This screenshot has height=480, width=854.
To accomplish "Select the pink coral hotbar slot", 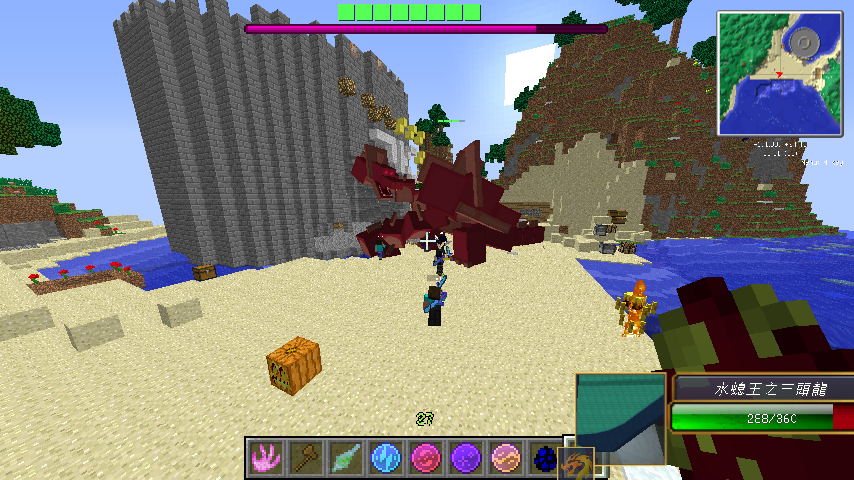I will tap(265, 458).
